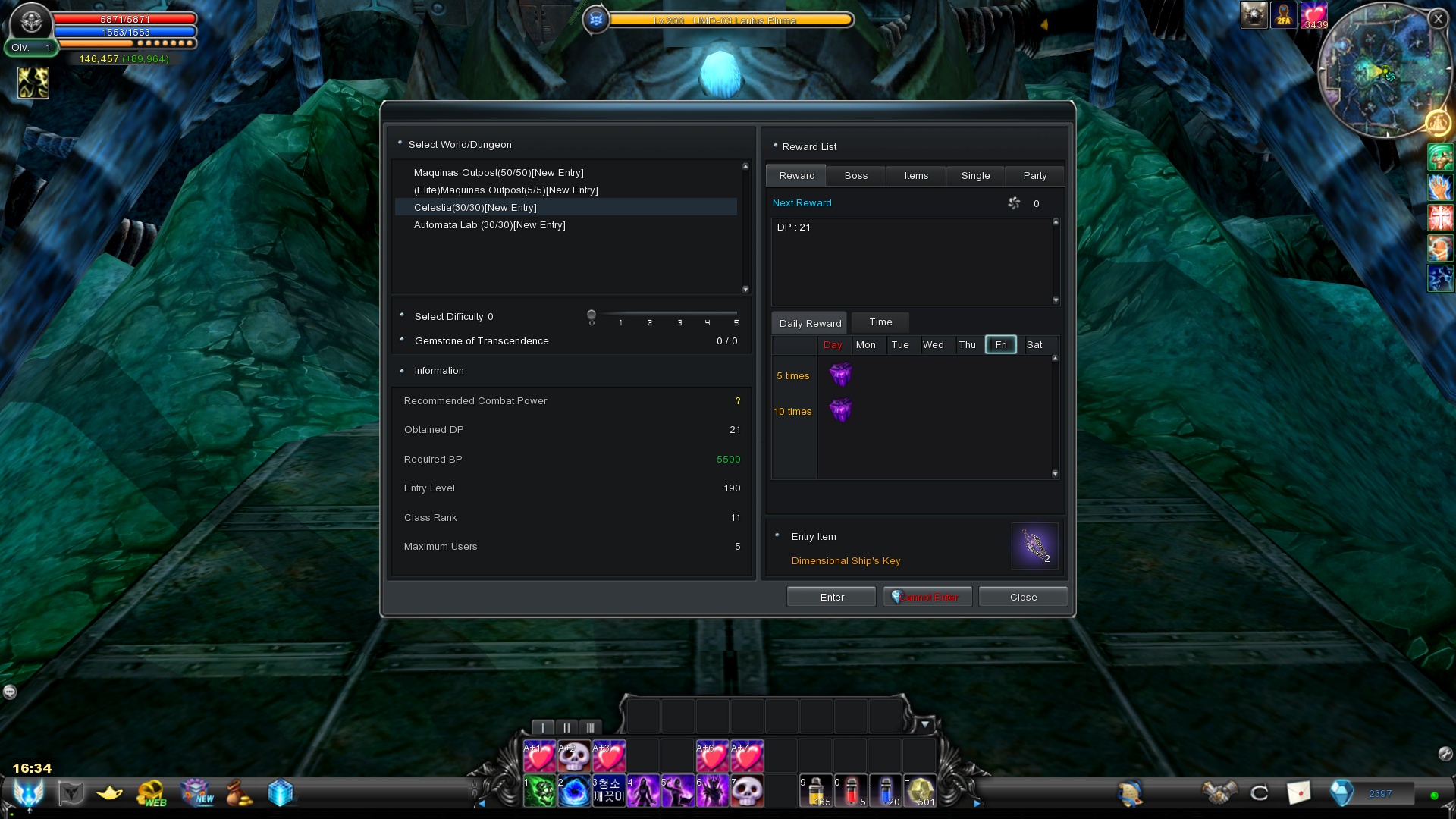Close the minimap with the X button
Screen dimensions: 1456x819
[x=1438, y=19]
